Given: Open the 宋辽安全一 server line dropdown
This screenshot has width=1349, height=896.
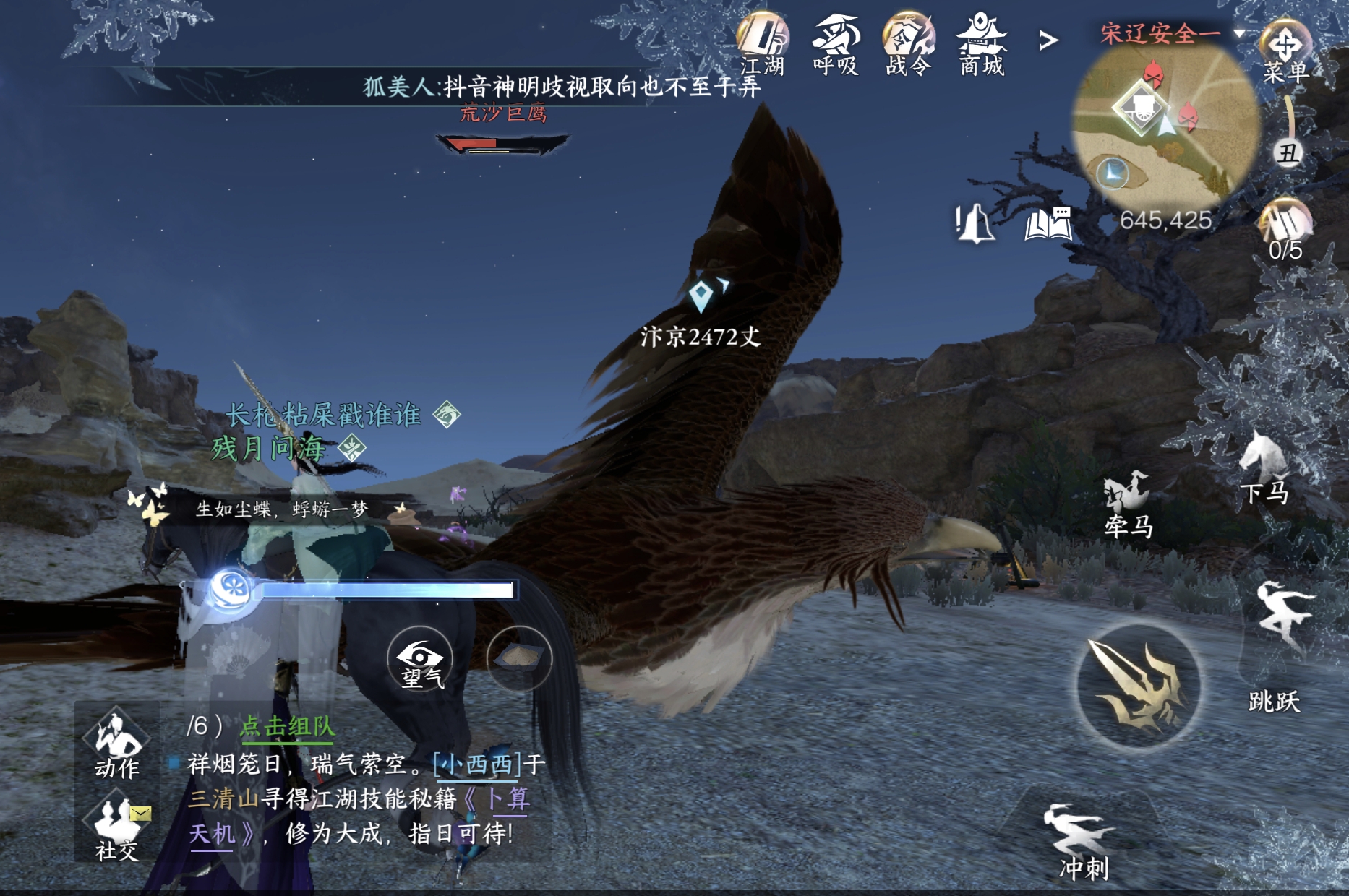Looking at the screenshot, I should pyautogui.click(x=1171, y=33).
